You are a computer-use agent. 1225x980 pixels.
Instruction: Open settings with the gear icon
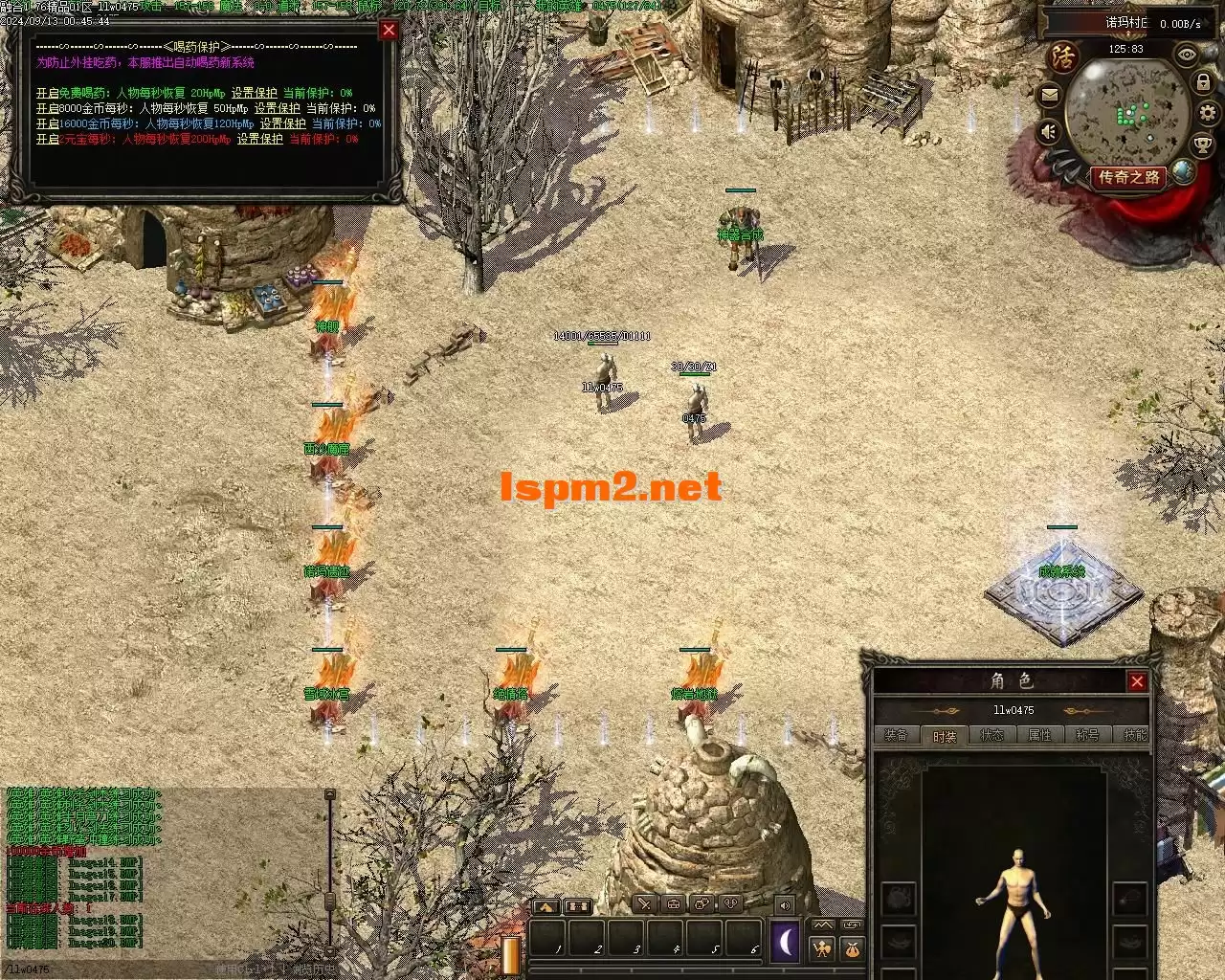pos(1207,113)
